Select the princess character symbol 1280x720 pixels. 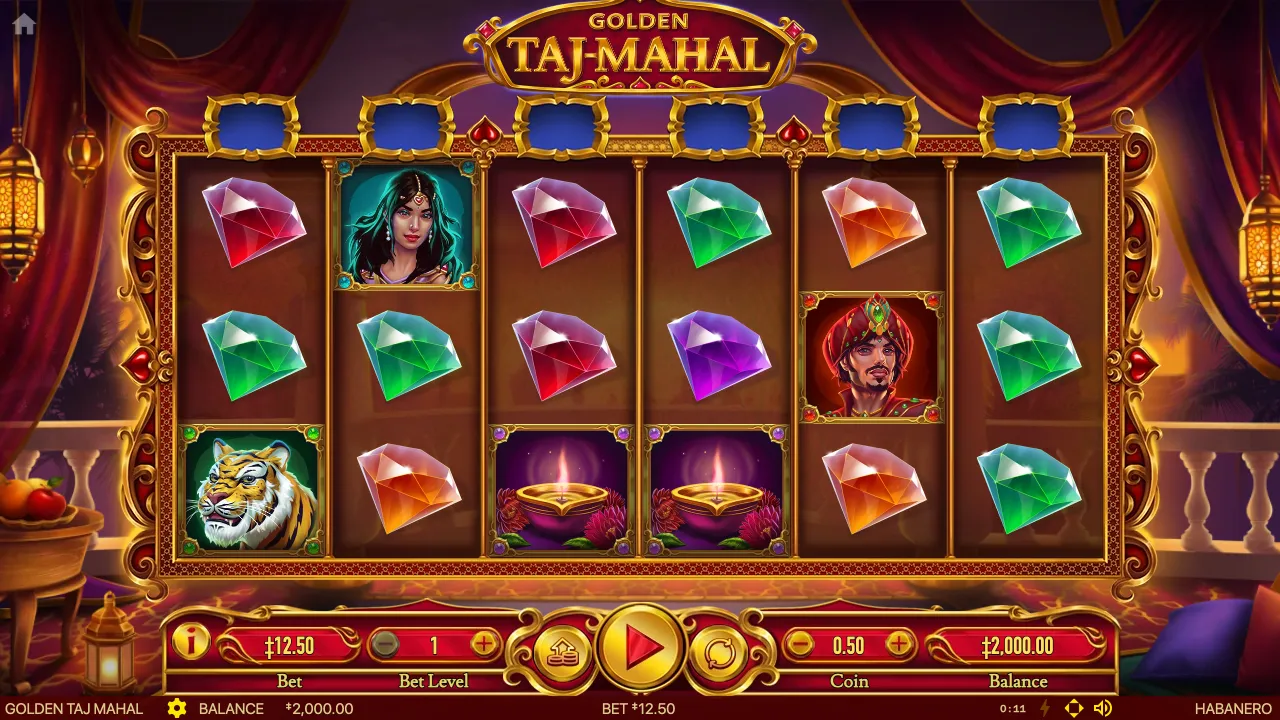coord(404,228)
